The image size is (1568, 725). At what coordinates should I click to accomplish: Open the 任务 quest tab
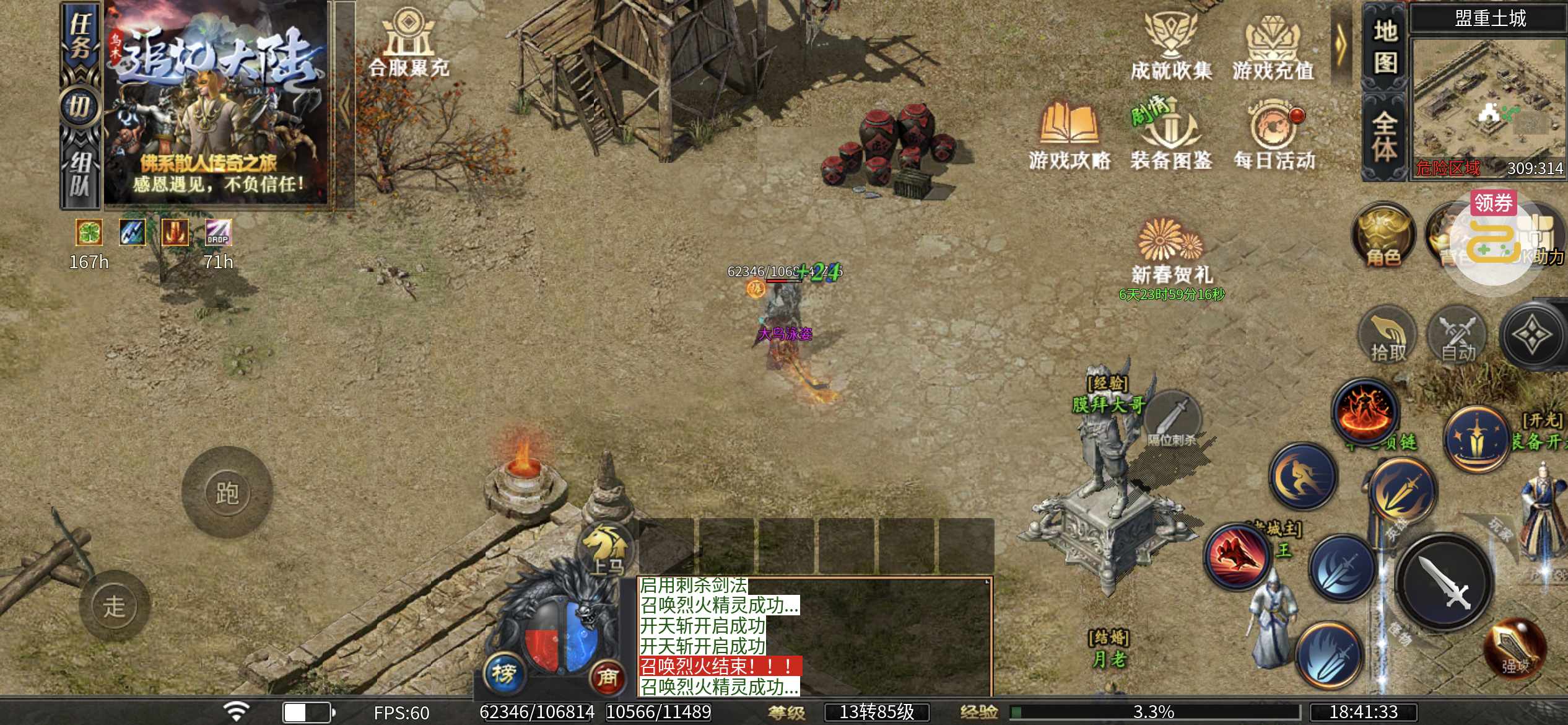tap(81, 36)
